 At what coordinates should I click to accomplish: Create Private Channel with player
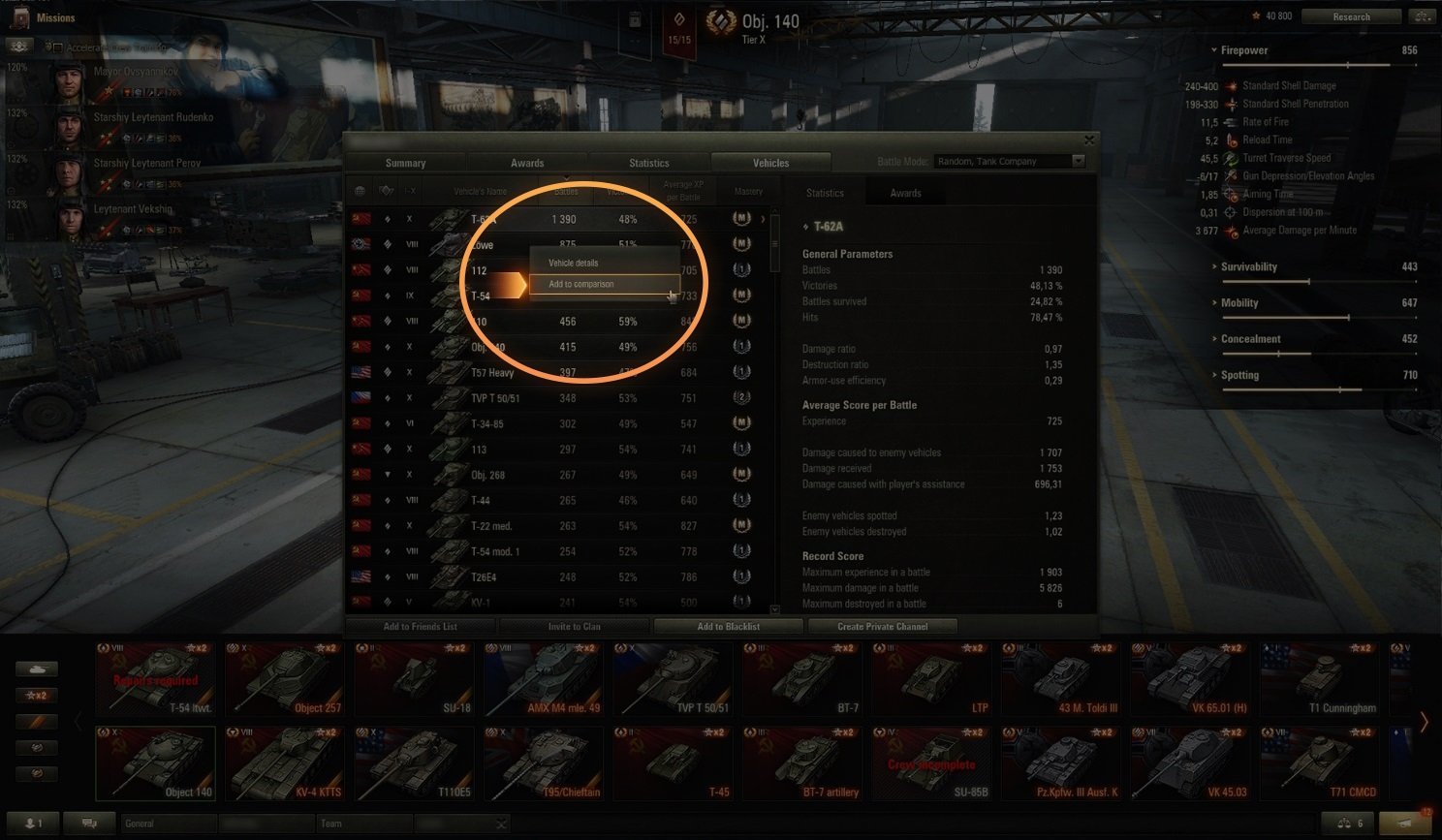point(882,627)
